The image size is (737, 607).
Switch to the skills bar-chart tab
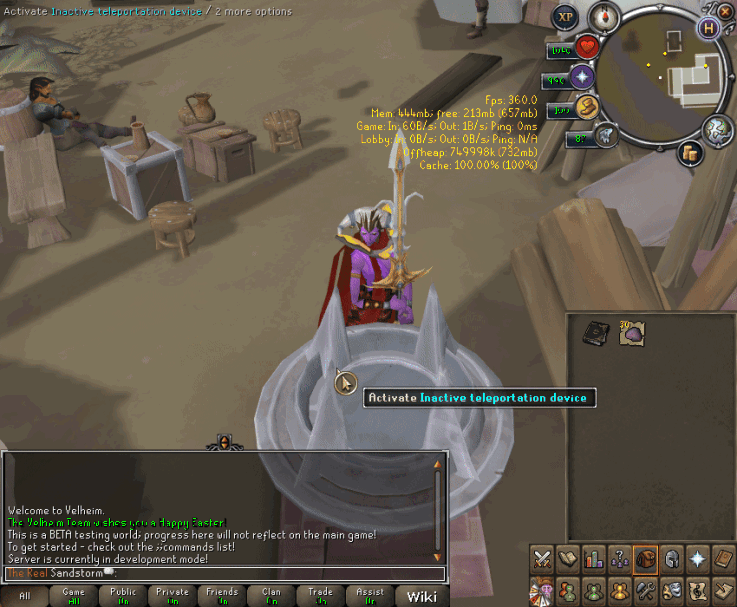click(594, 558)
